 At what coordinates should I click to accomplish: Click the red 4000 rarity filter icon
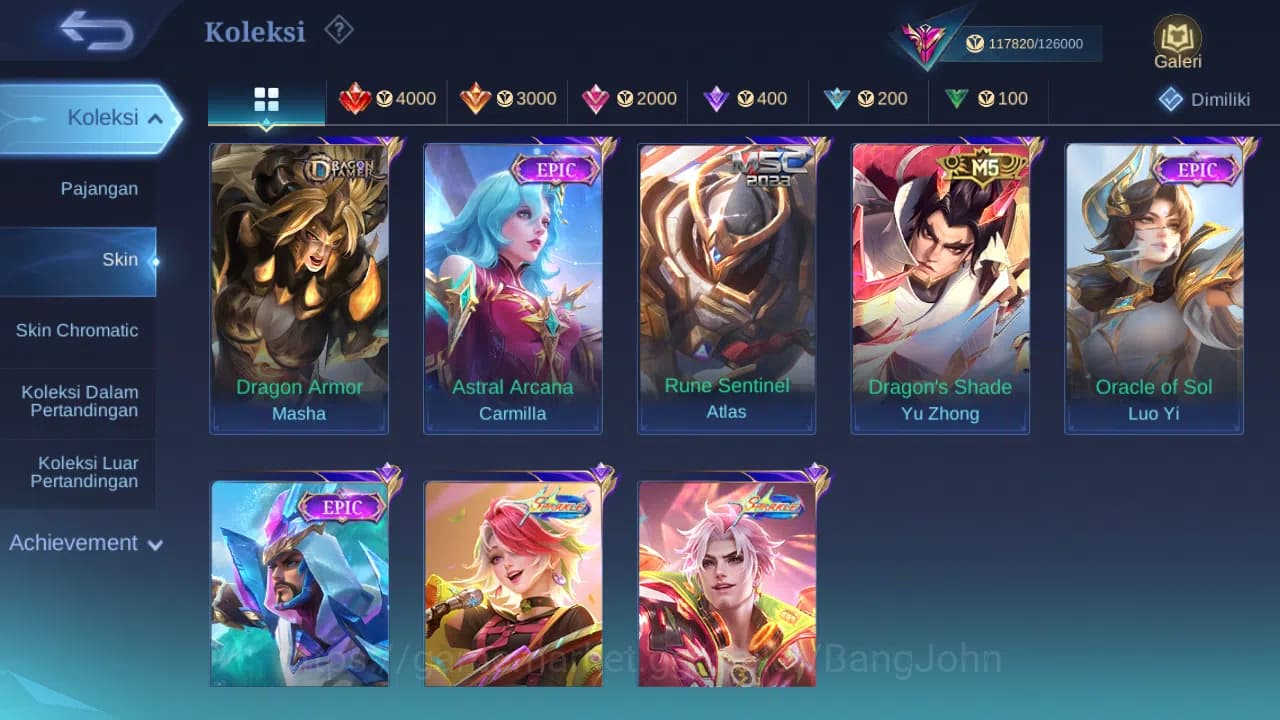(x=357, y=99)
